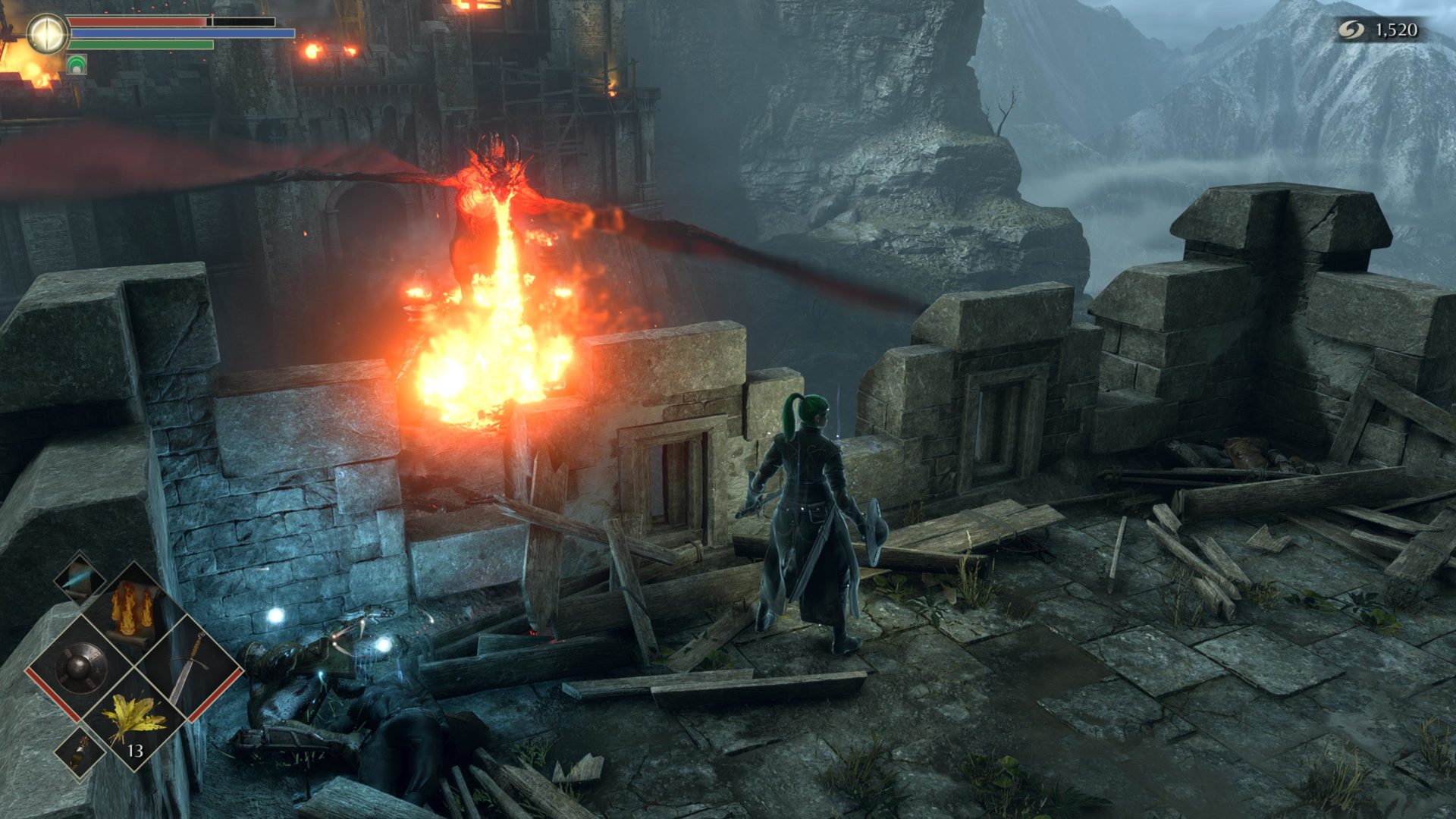
Task: Expand the equipment quick-select menu
Action: [x=81, y=667]
